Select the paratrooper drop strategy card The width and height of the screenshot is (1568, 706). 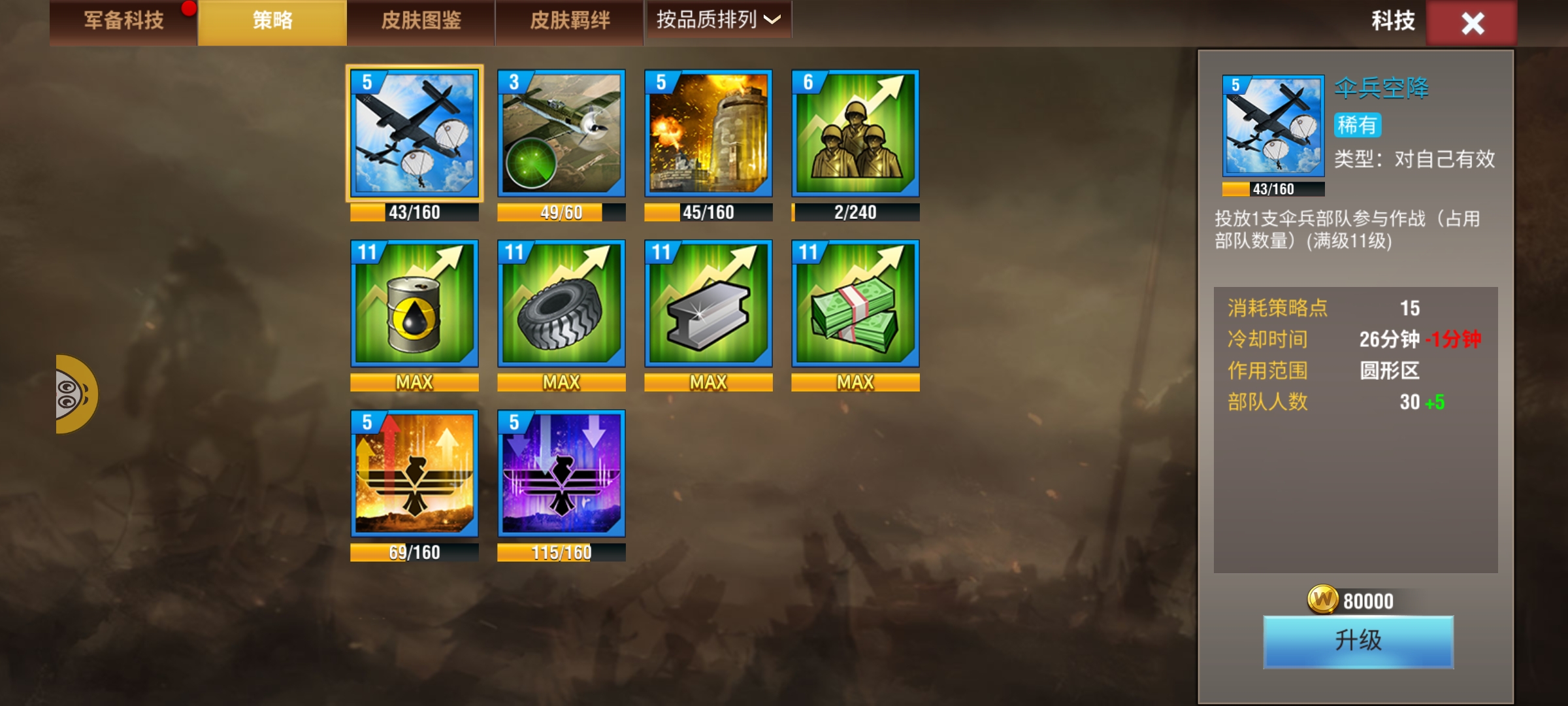(x=415, y=137)
